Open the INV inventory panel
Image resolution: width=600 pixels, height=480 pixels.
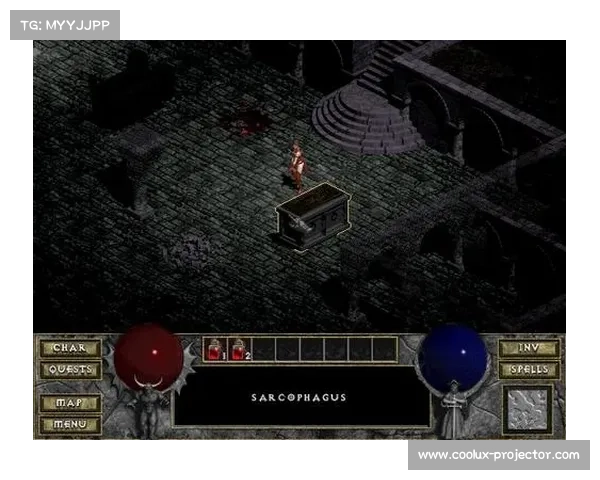[x=529, y=349]
